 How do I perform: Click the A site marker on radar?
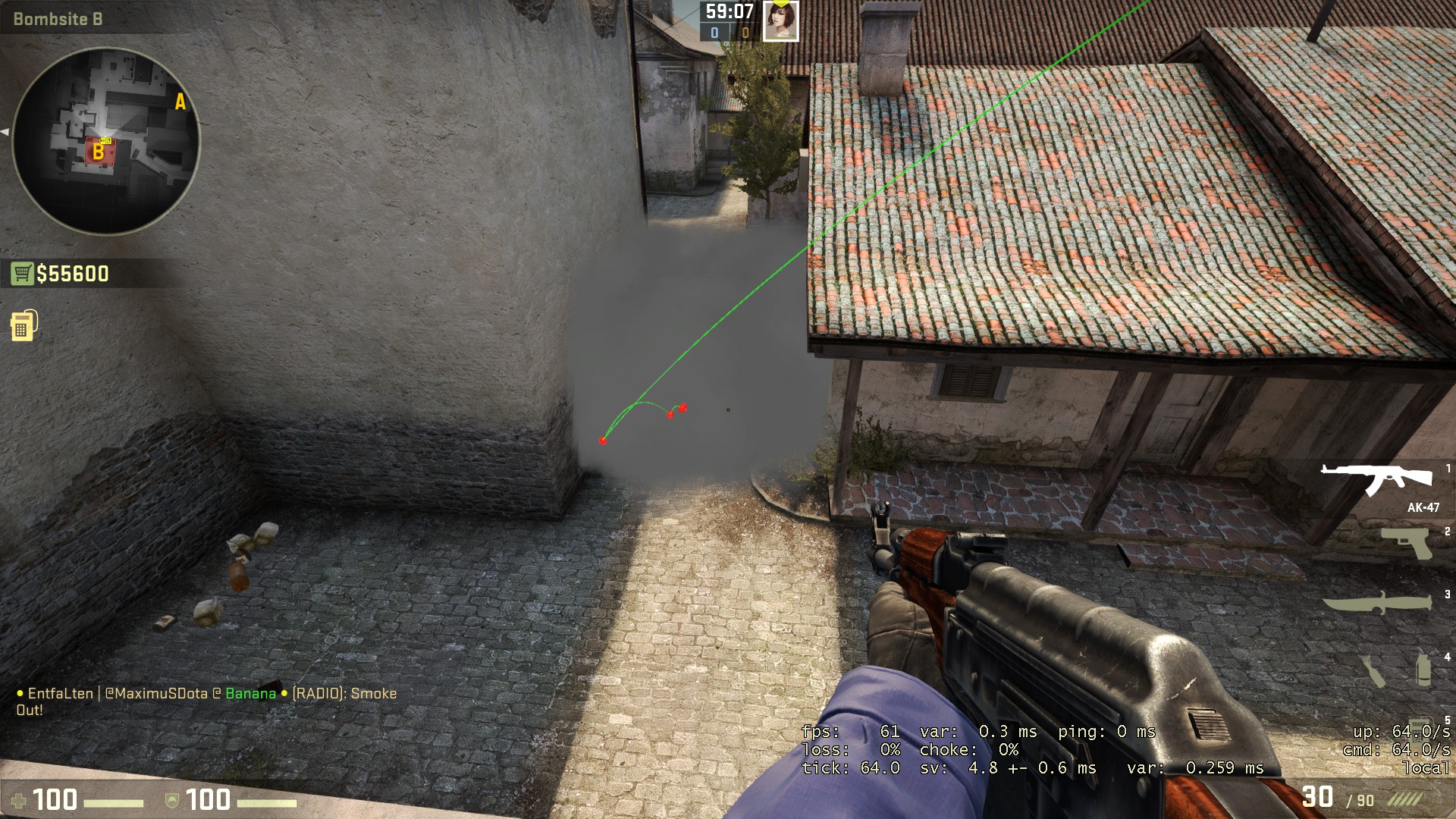pyautogui.click(x=180, y=102)
